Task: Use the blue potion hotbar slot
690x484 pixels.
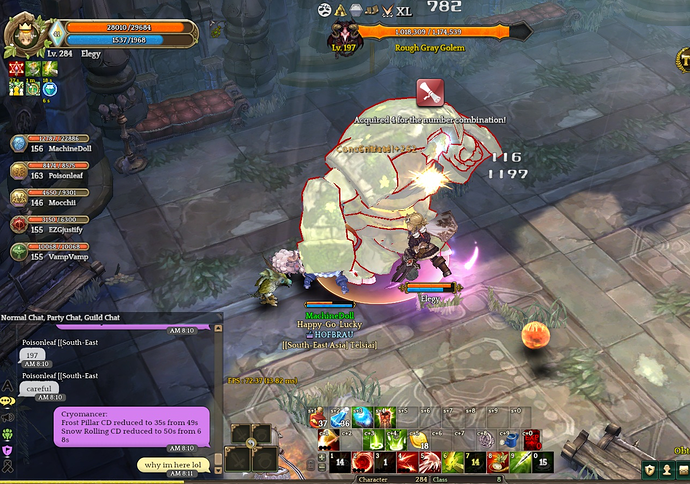Action: [x=338, y=420]
